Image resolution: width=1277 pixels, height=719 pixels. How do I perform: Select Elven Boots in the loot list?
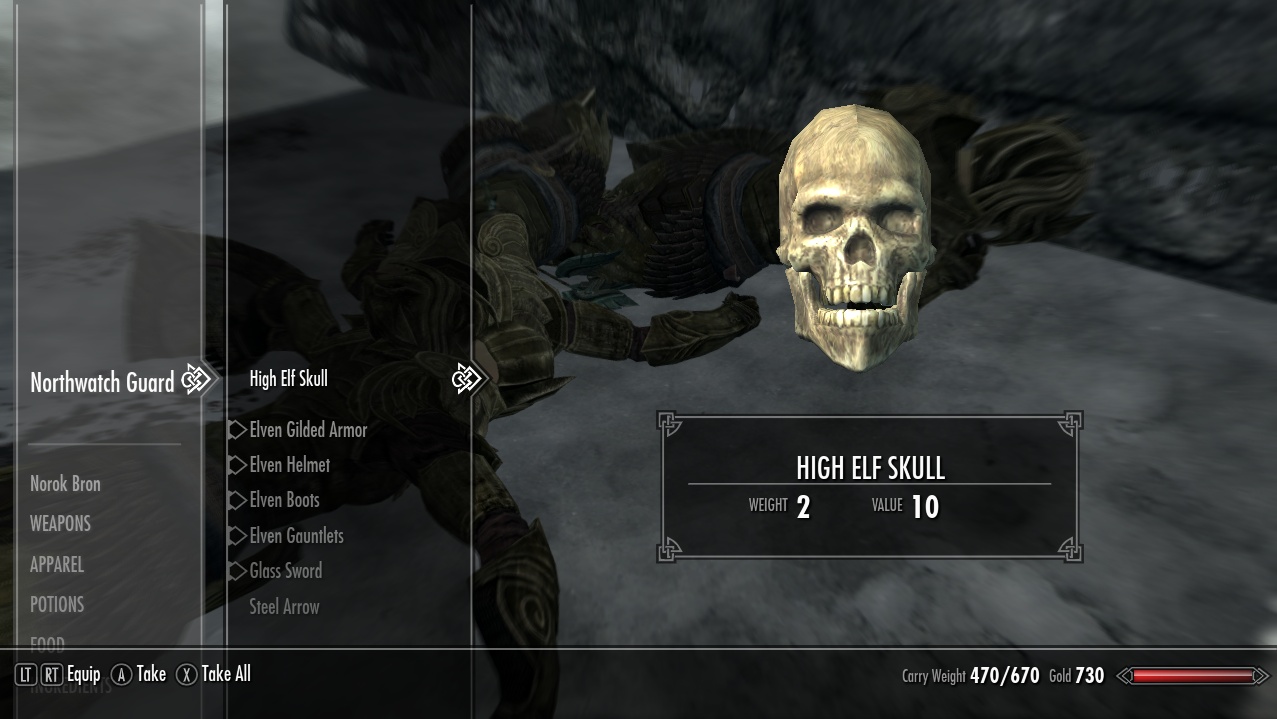(x=284, y=500)
